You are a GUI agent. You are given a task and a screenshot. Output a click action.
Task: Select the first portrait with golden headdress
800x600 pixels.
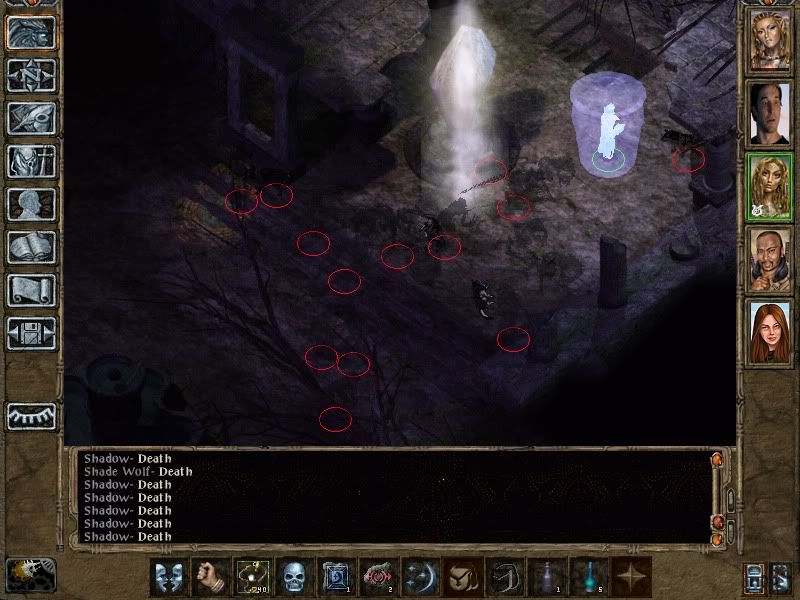point(770,42)
